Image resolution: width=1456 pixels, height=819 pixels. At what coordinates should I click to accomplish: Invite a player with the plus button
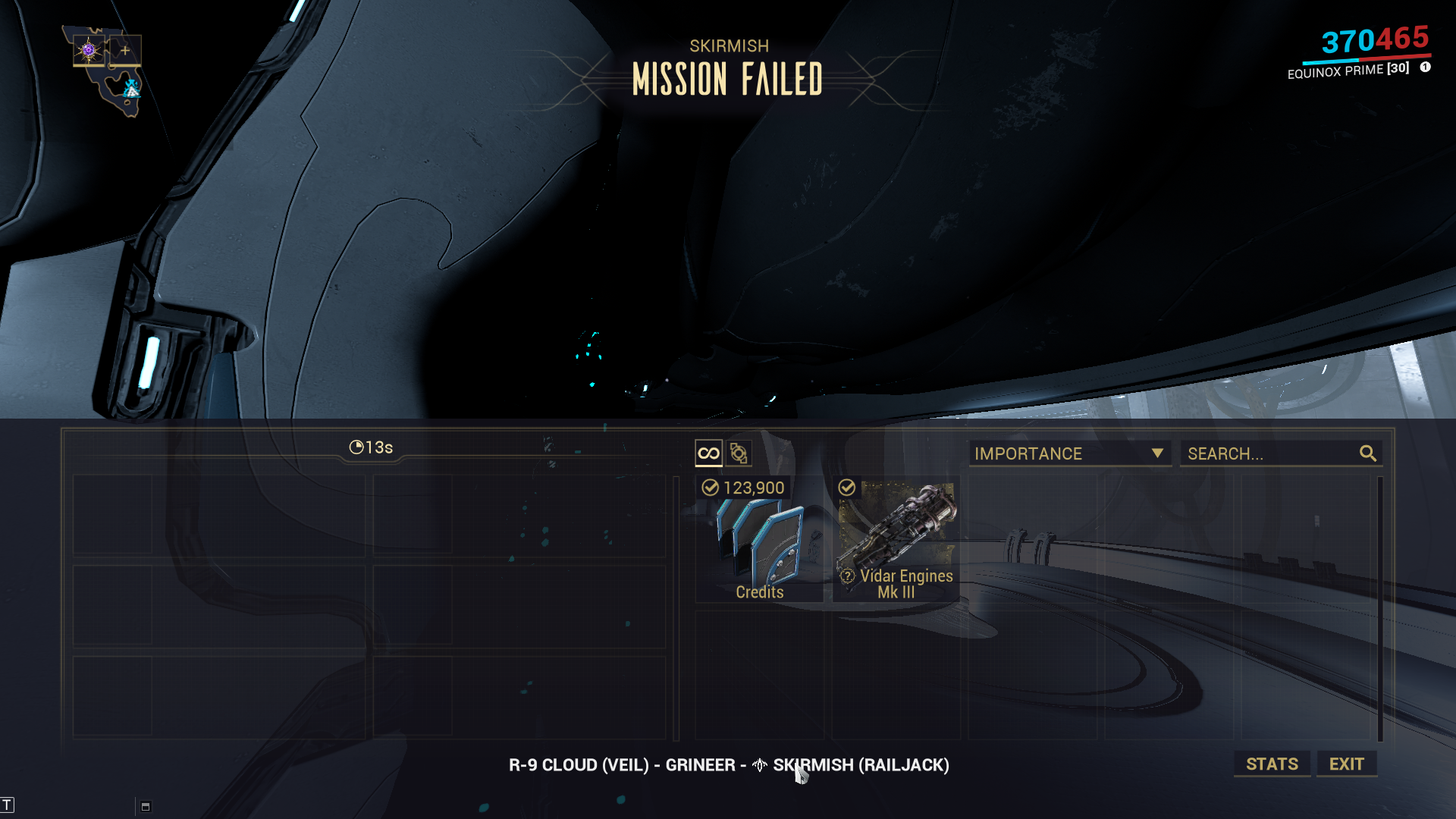pyautogui.click(x=125, y=51)
